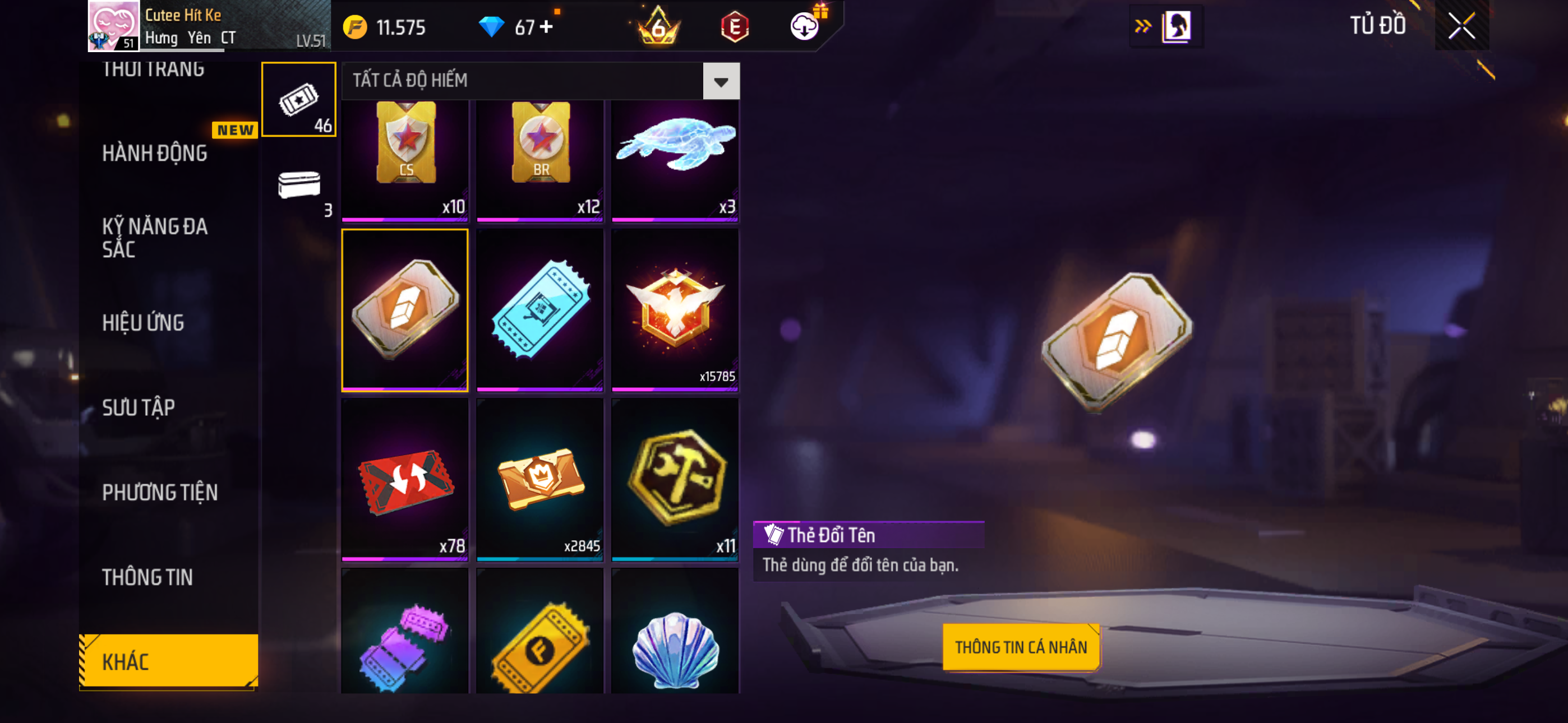Select the ticket subcategory showing 46
The width and height of the screenshot is (1568, 723).
pos(298,100)
